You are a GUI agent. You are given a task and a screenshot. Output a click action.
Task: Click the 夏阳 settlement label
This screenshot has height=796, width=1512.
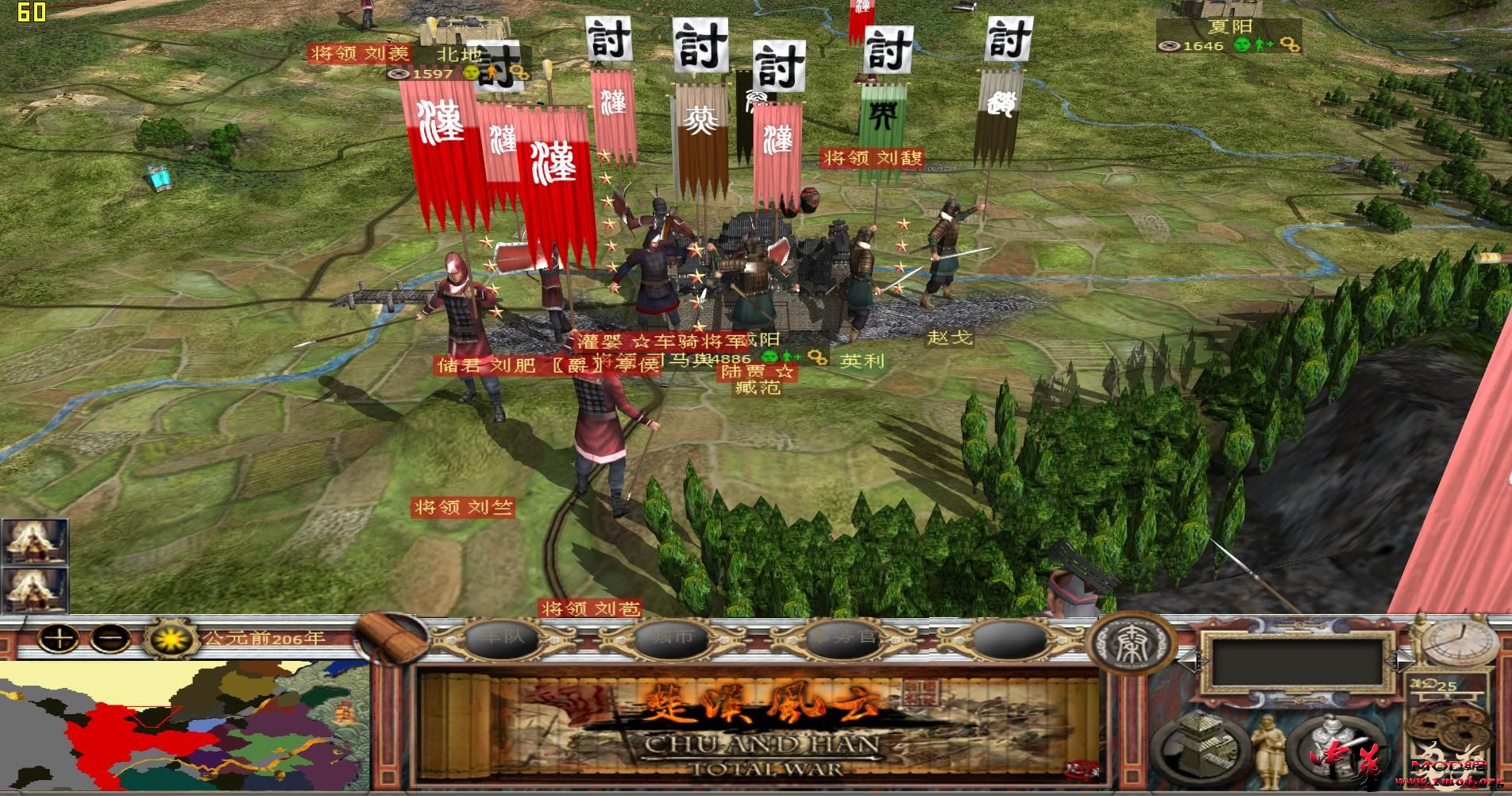tap(1230, 26)
